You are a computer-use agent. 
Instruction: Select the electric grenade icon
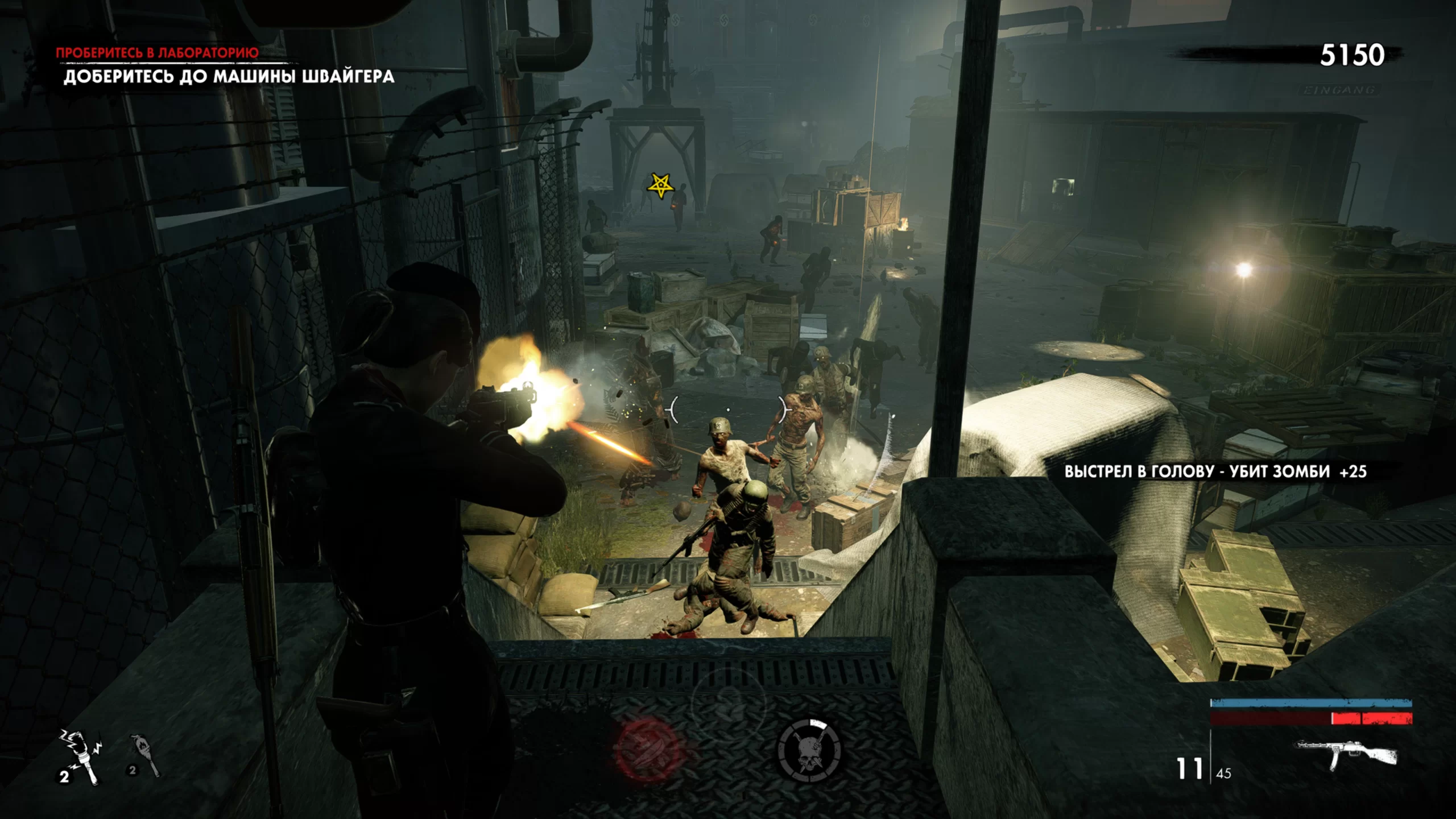coord(80,756)
